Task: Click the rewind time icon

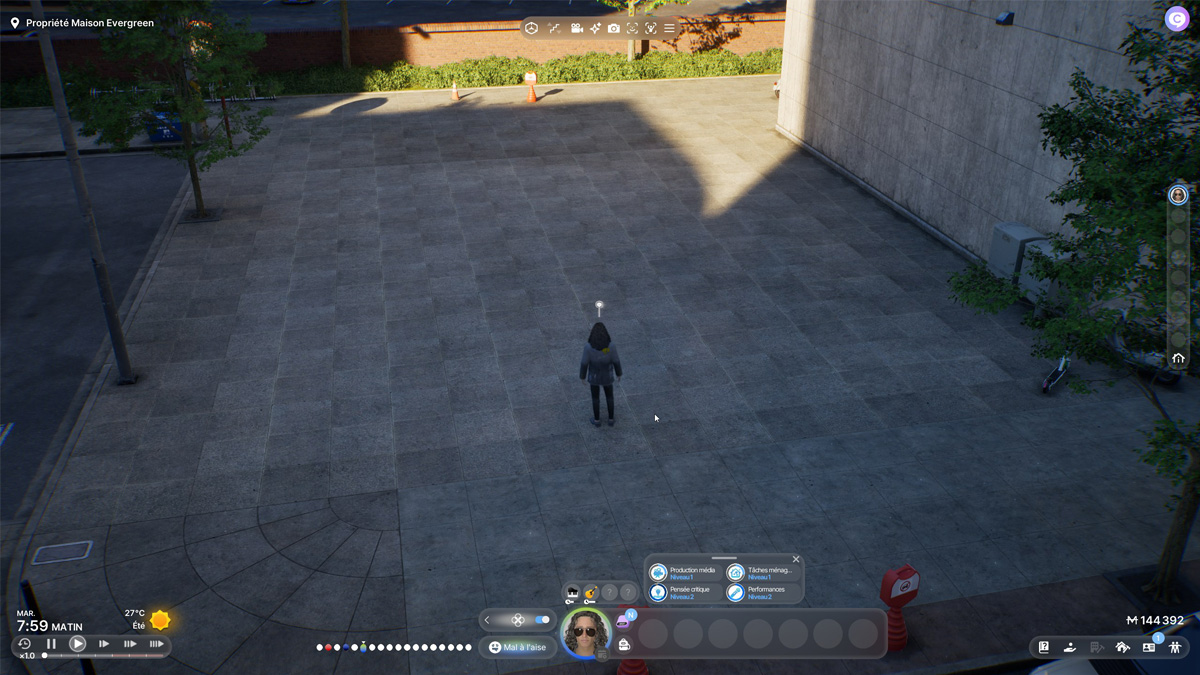Action: (x=25, y=644)
